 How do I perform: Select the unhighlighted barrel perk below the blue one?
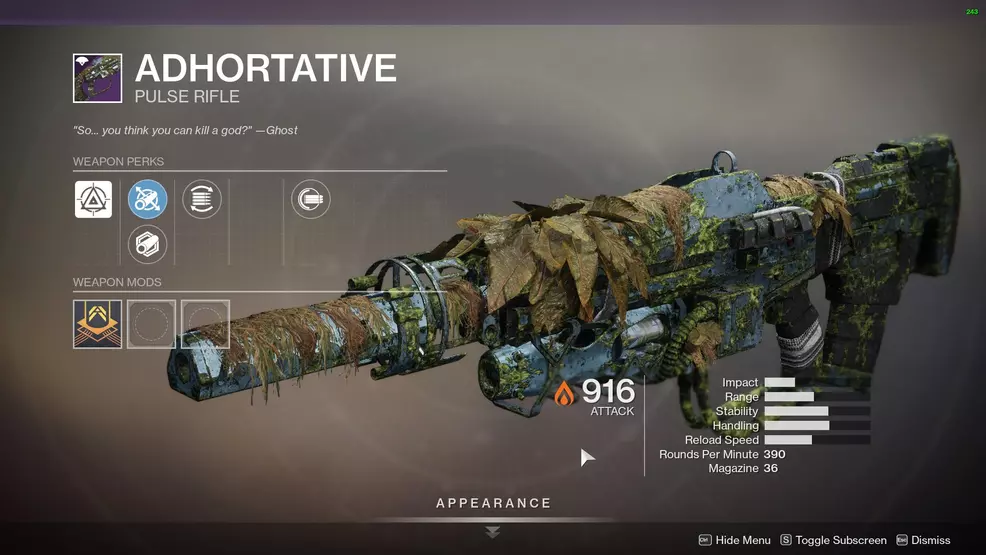click(x=148, y=244)
